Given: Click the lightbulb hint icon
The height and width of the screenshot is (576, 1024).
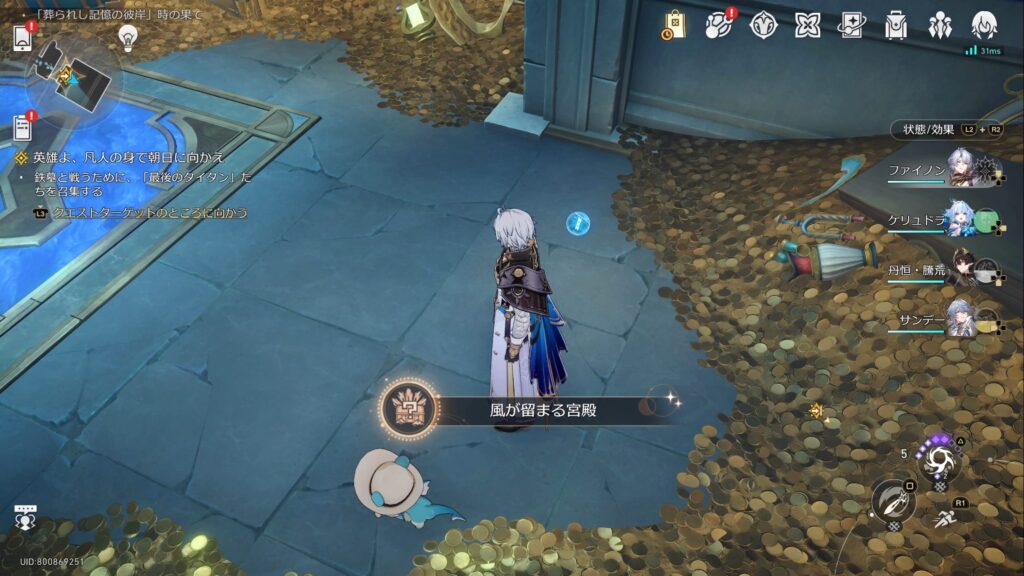Looking at the screenshot, I should point(127,37).
